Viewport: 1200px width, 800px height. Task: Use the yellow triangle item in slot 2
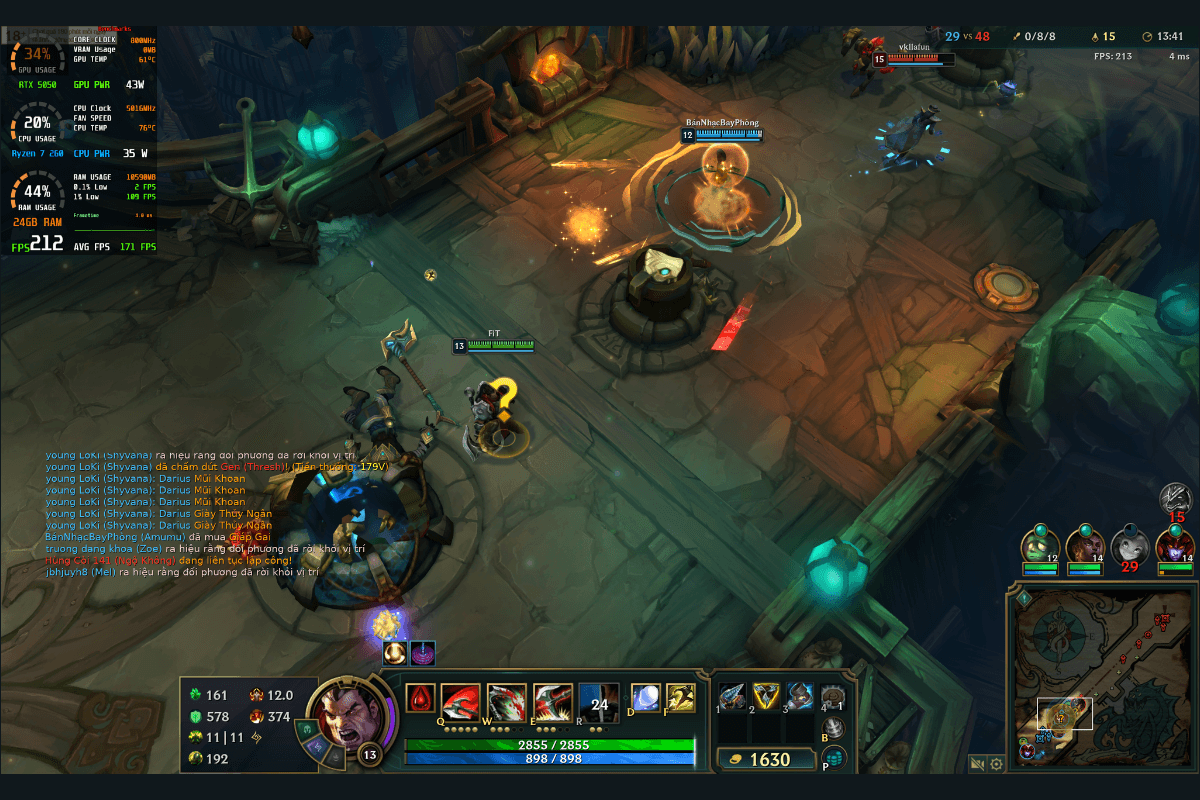coord(766,696)
